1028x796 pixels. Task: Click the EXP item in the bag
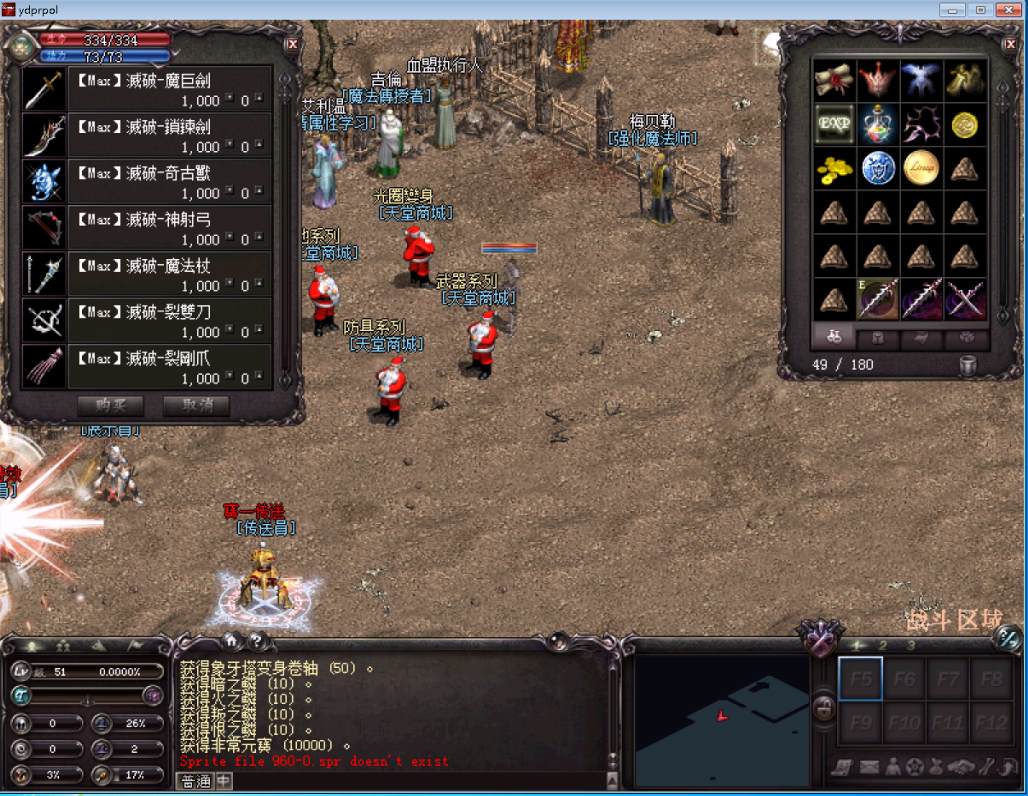832,124
